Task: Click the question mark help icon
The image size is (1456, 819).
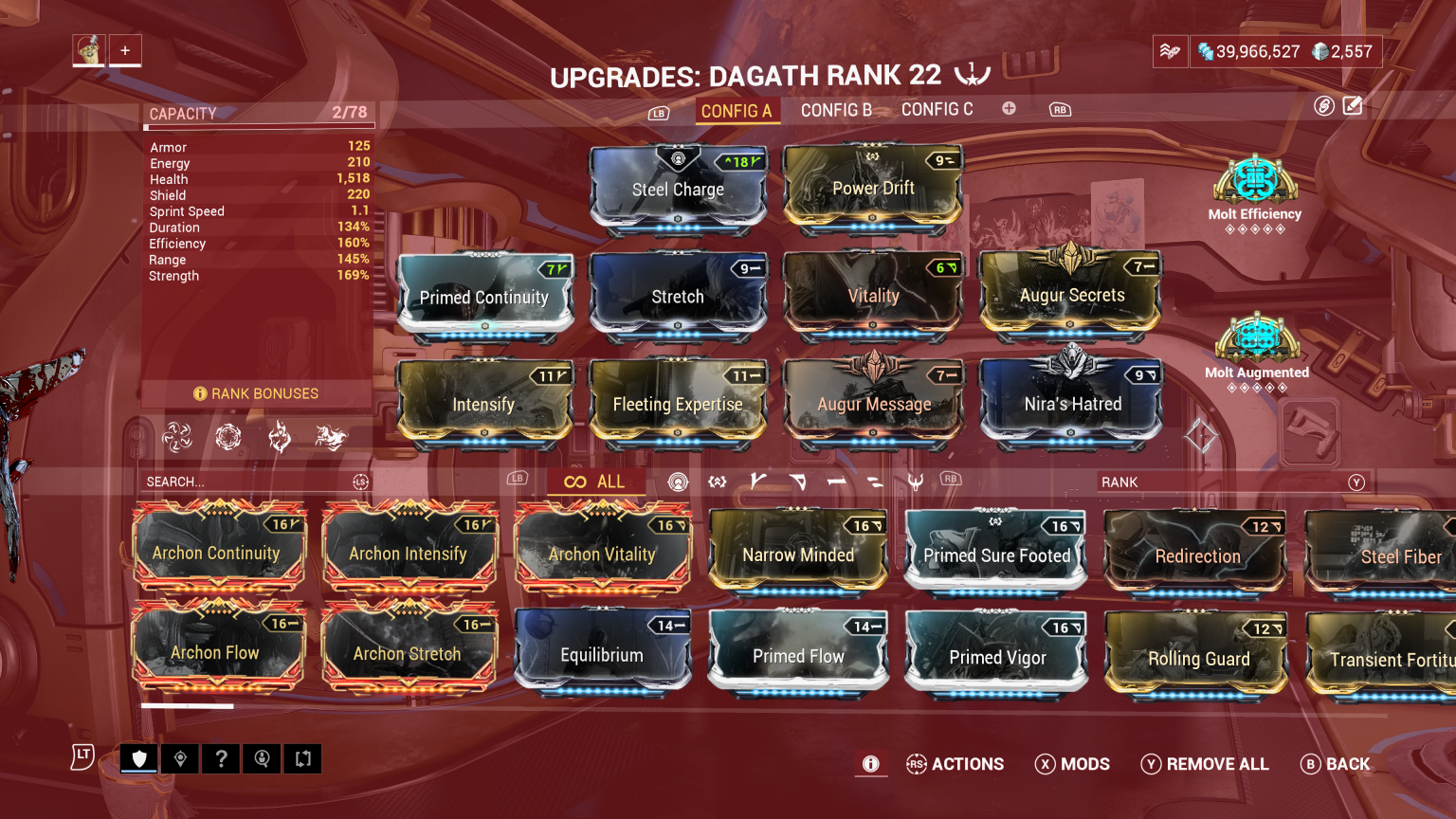Action: (221, 758)
